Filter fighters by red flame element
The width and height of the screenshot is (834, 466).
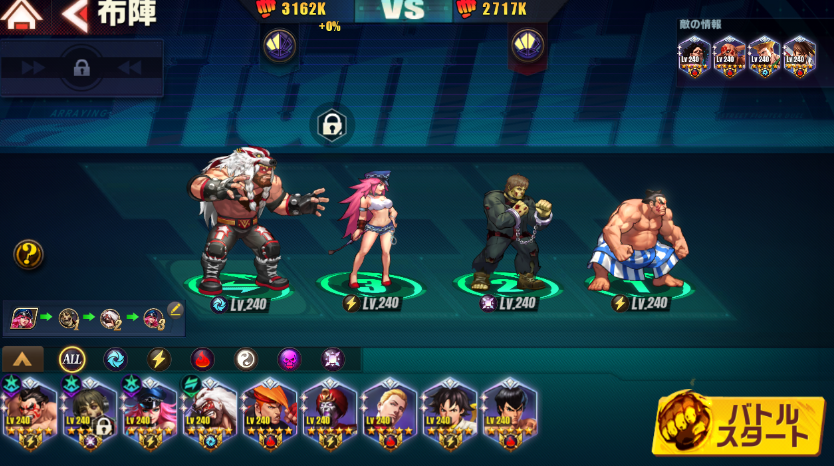[202, 359]
